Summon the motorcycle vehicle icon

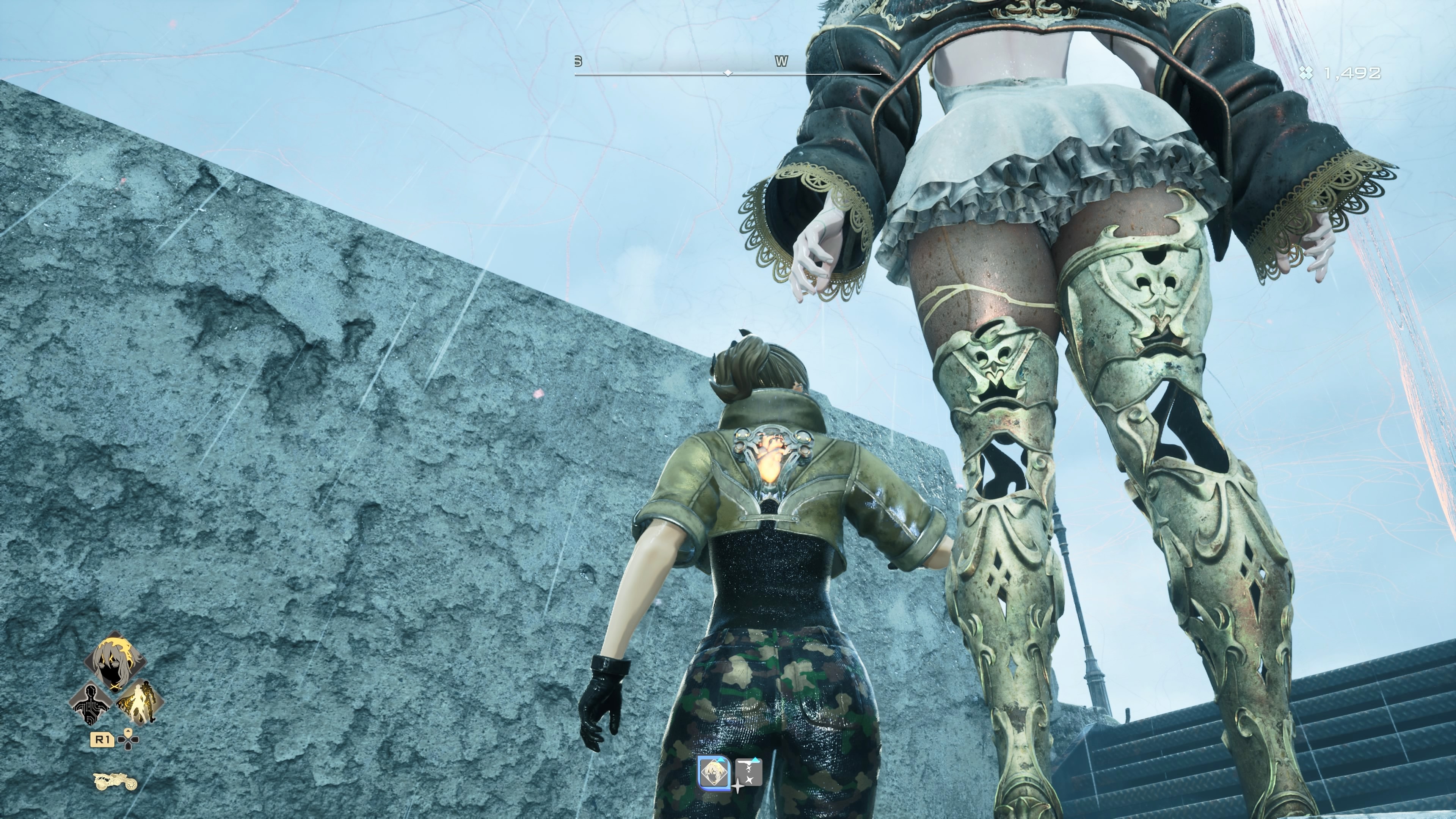pos(115,781)
